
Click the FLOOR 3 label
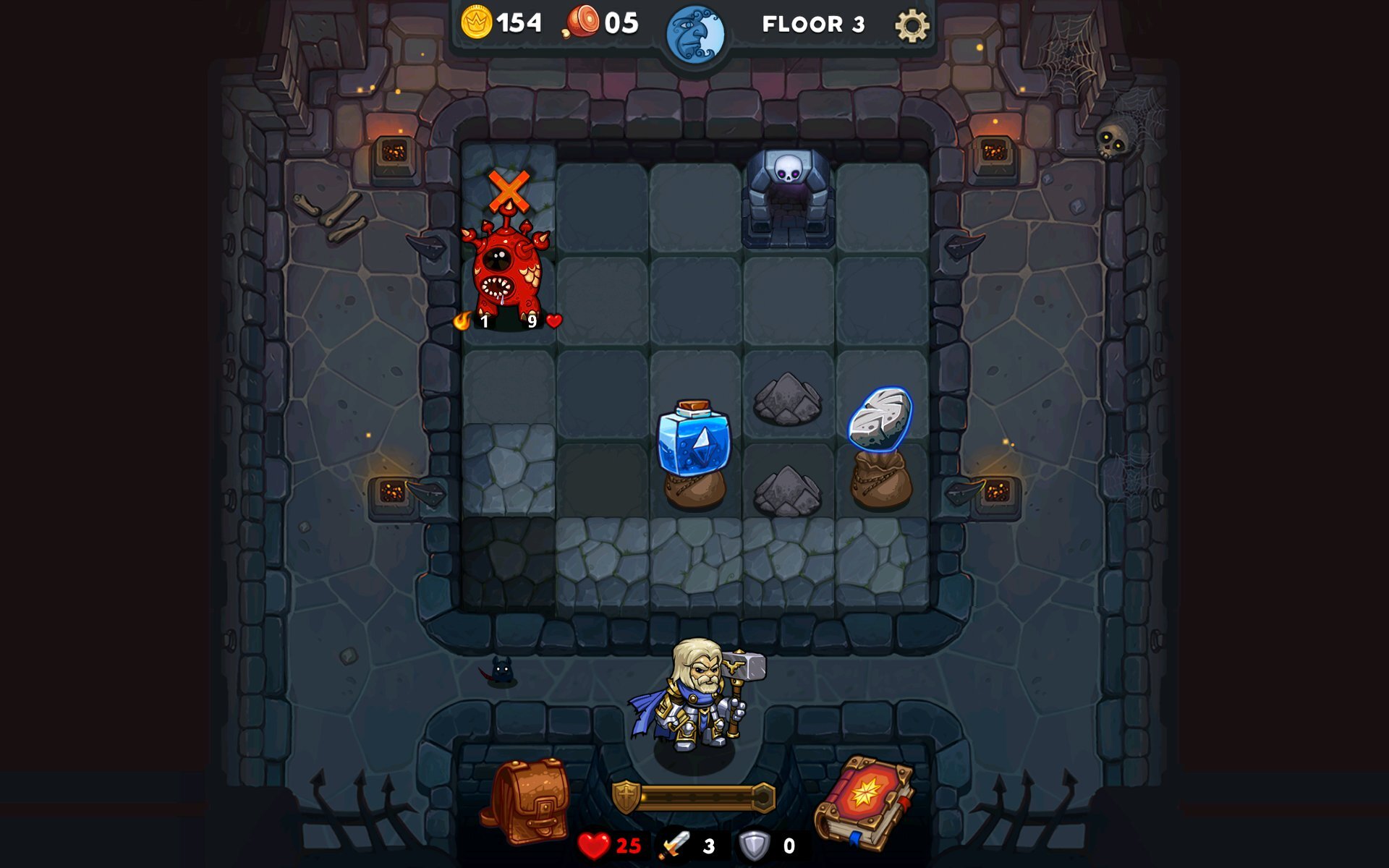pos(812,24)
